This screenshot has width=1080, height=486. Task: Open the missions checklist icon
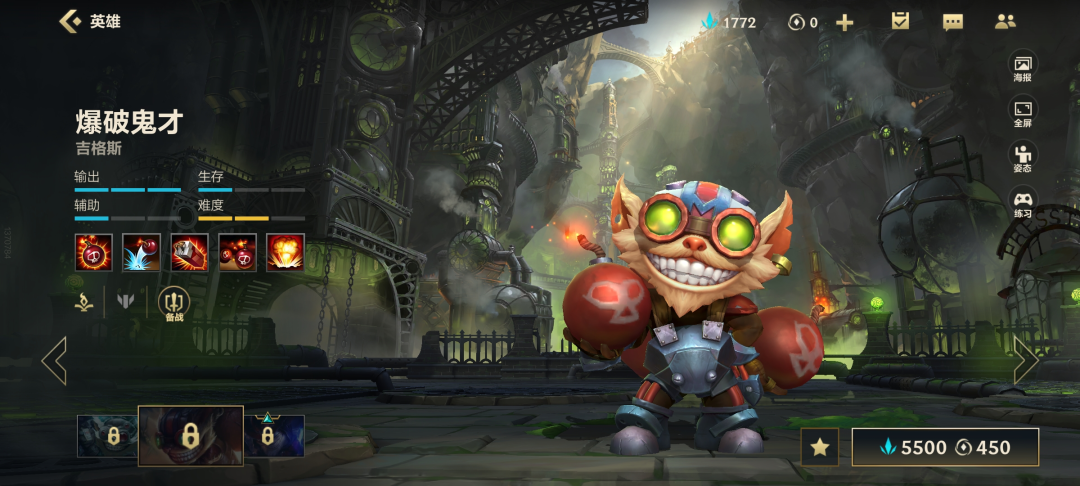tap(900, 21)
